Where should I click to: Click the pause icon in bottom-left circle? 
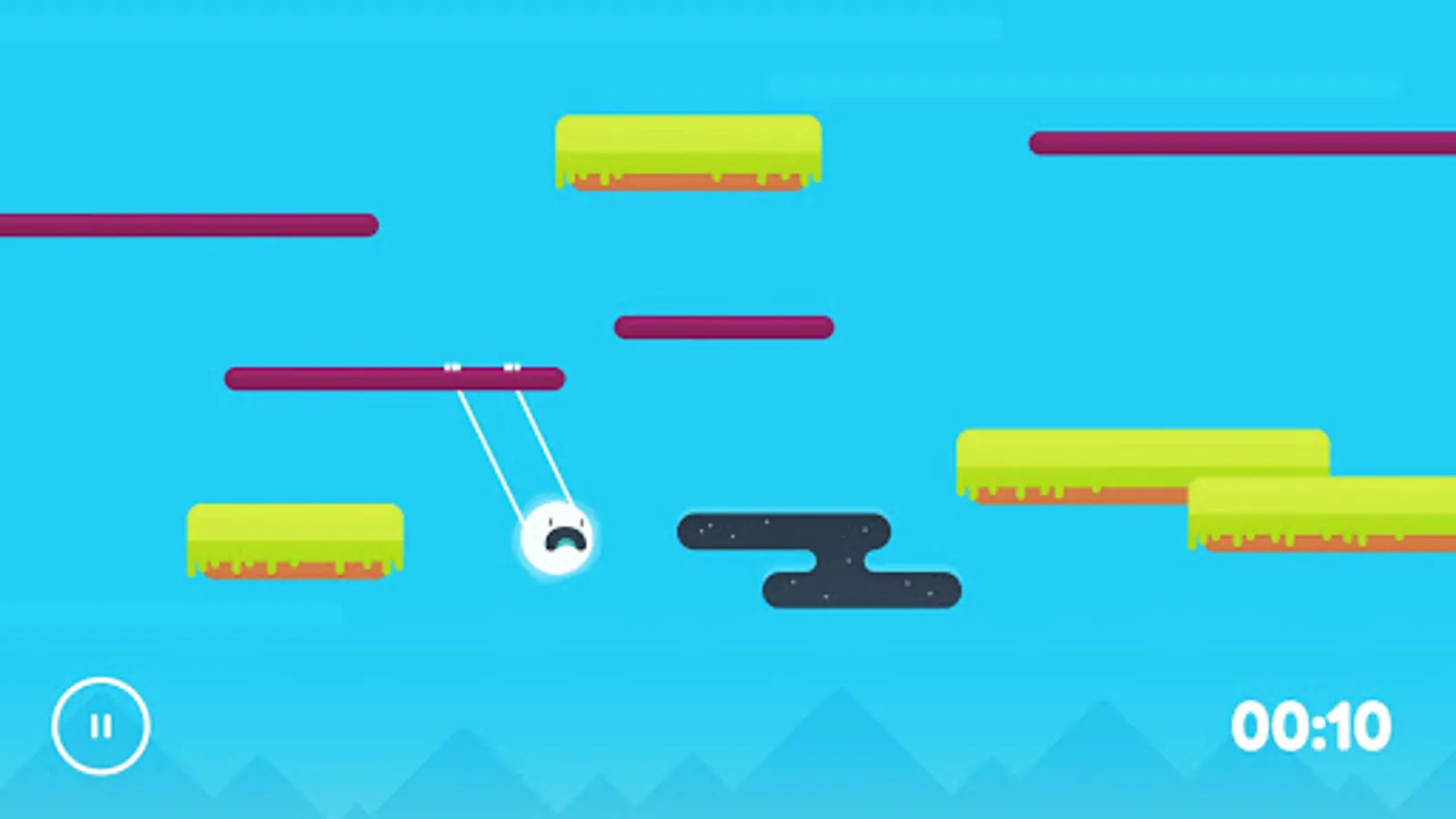coord(102,725)
